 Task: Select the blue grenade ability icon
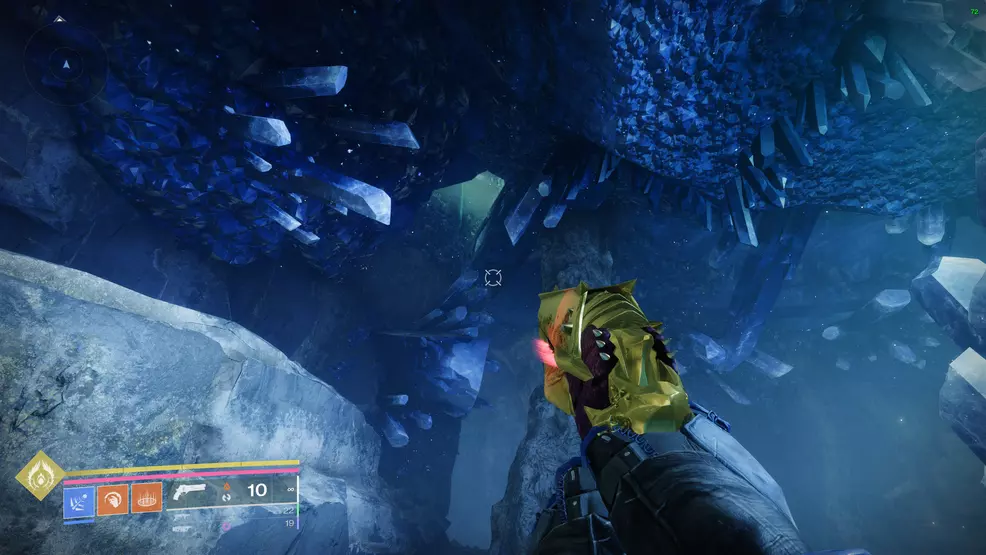[78, 497]
